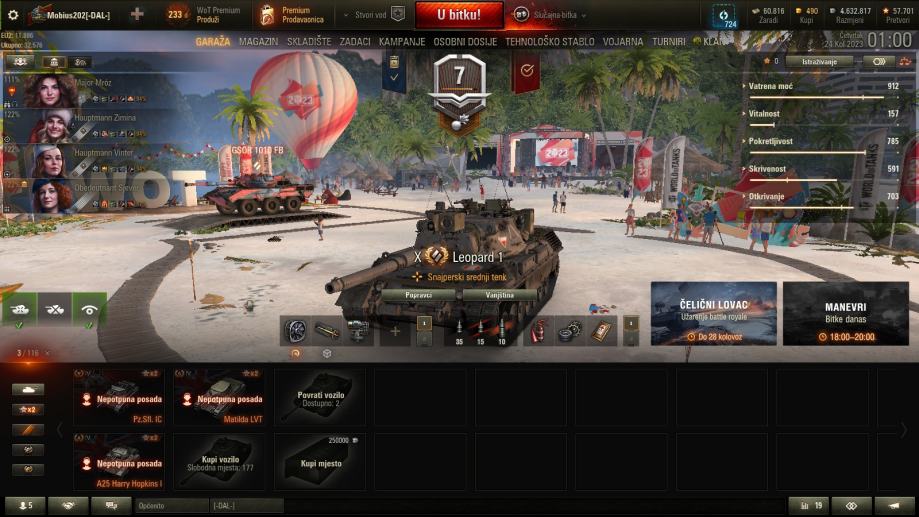Screen dimensions: 919x517
Task: Open the settings gear menu
Action: coord(13,15)
